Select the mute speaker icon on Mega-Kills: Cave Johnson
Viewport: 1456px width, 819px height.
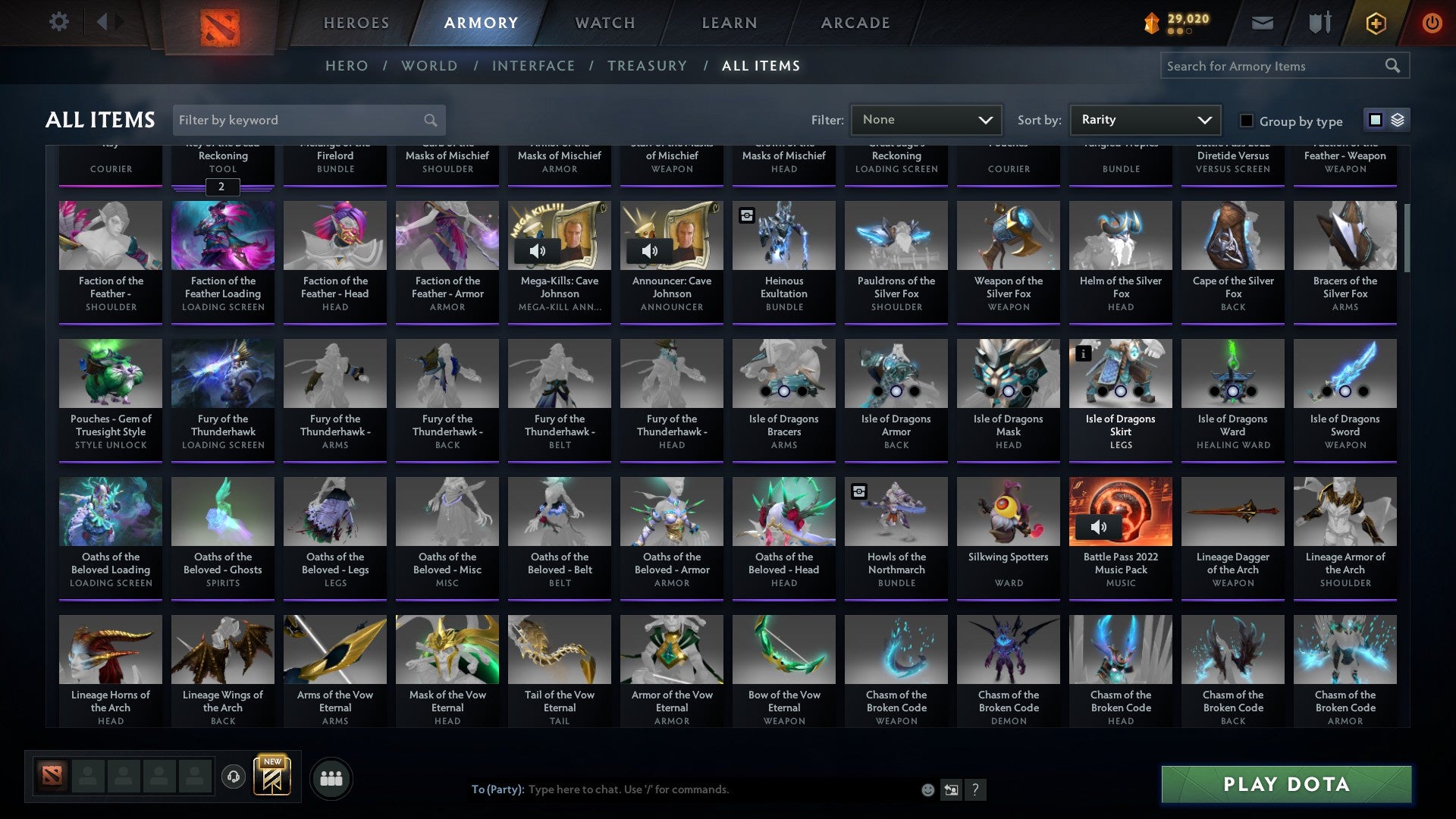538,249
